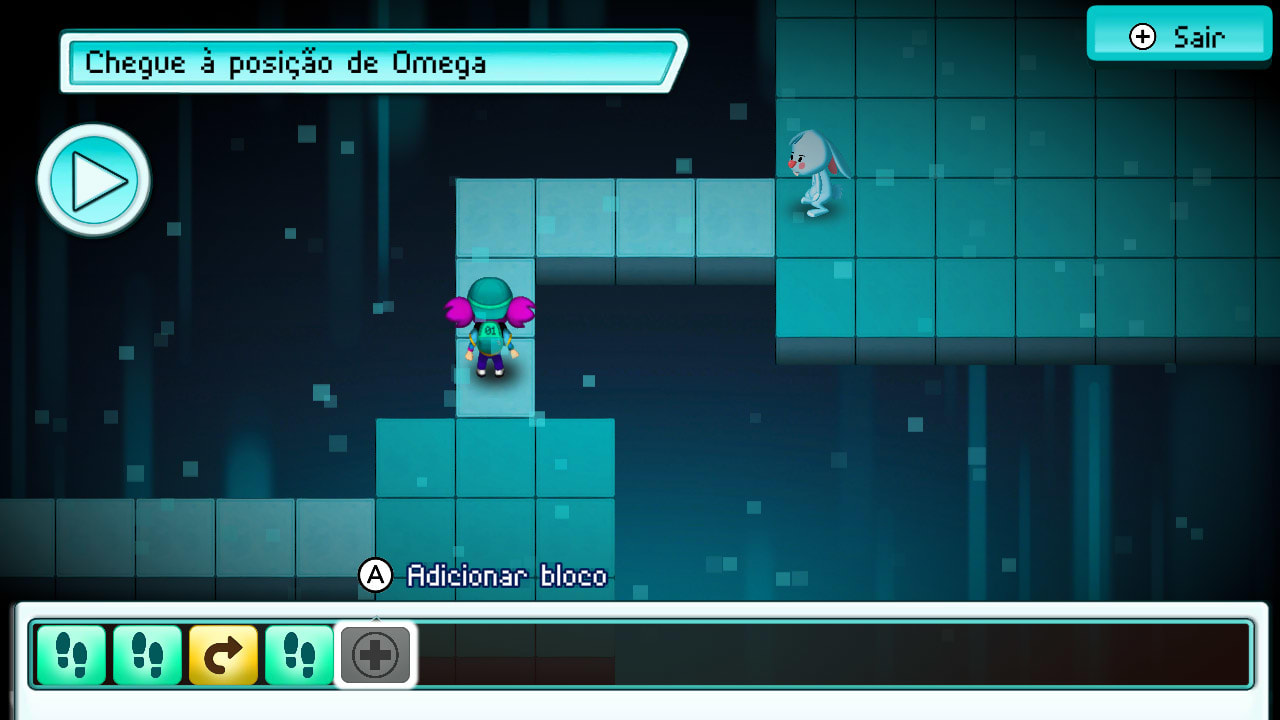Click the footstep icon on the last green block
This screenshot has height=720, width=1280.
[299, 655]
